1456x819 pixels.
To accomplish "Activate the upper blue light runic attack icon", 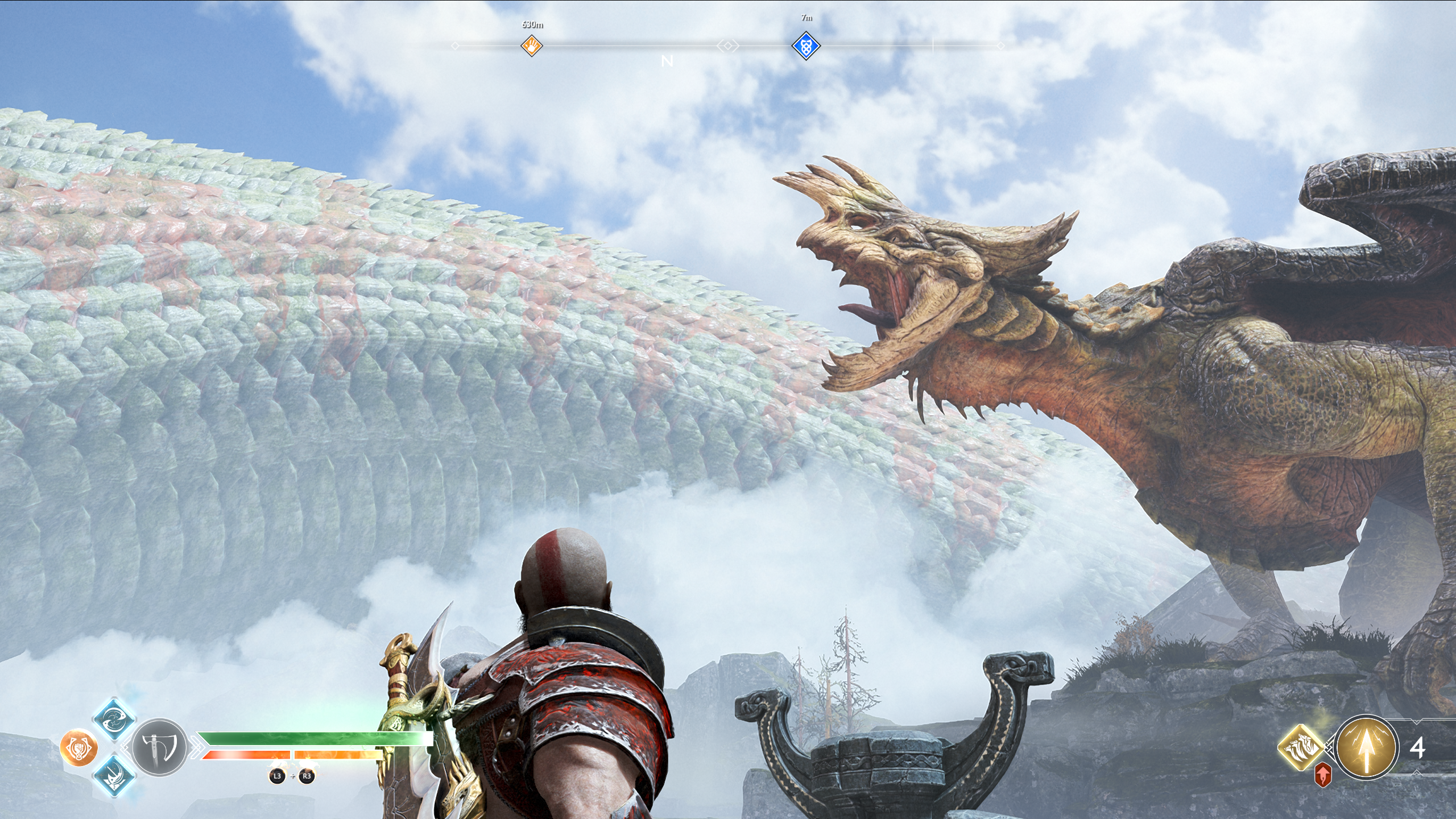I will [114, 721].
